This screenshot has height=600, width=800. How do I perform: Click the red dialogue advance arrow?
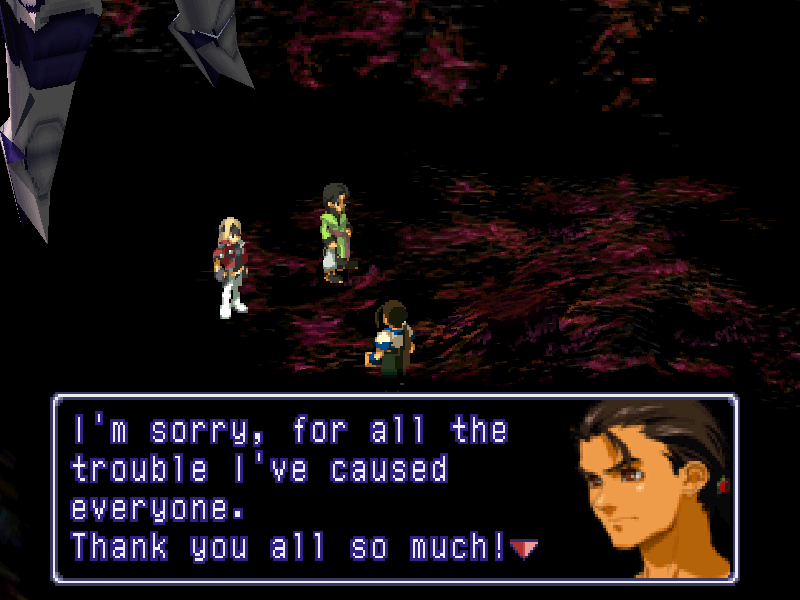click(x=524, y=547)
